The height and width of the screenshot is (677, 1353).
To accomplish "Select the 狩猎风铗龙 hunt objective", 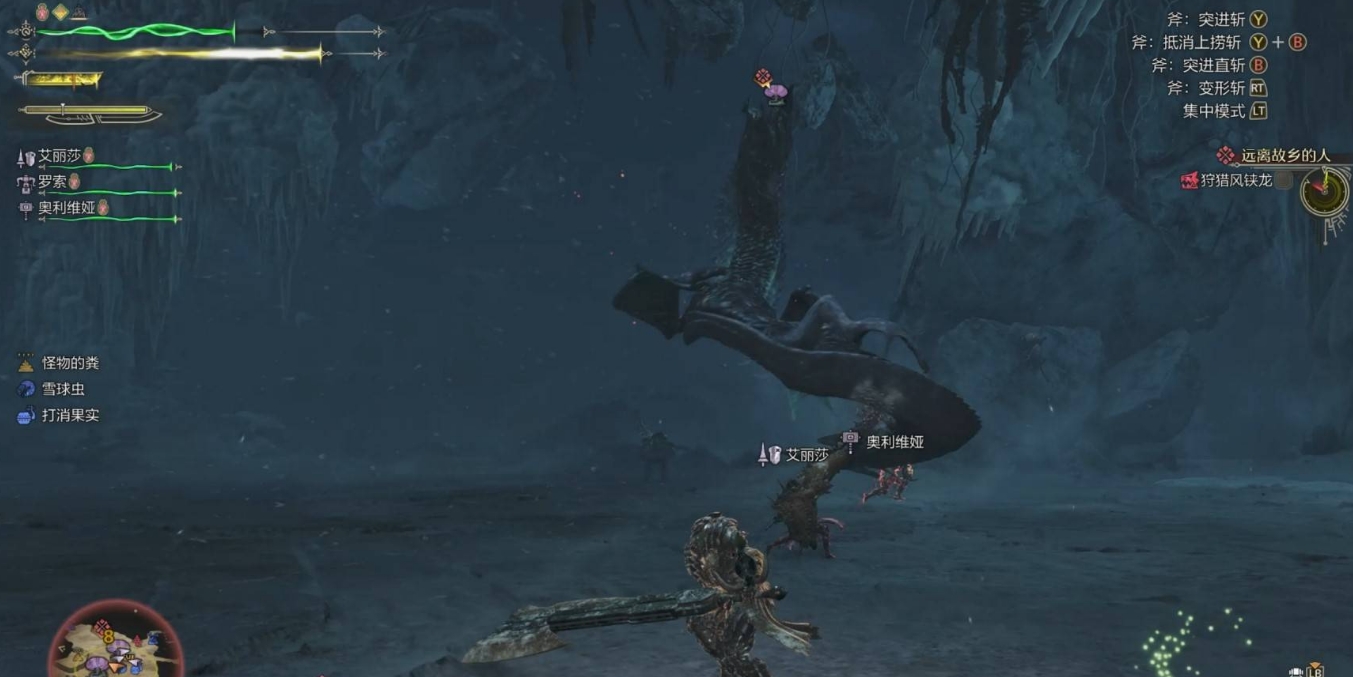I will click(x=1236, y=180).
